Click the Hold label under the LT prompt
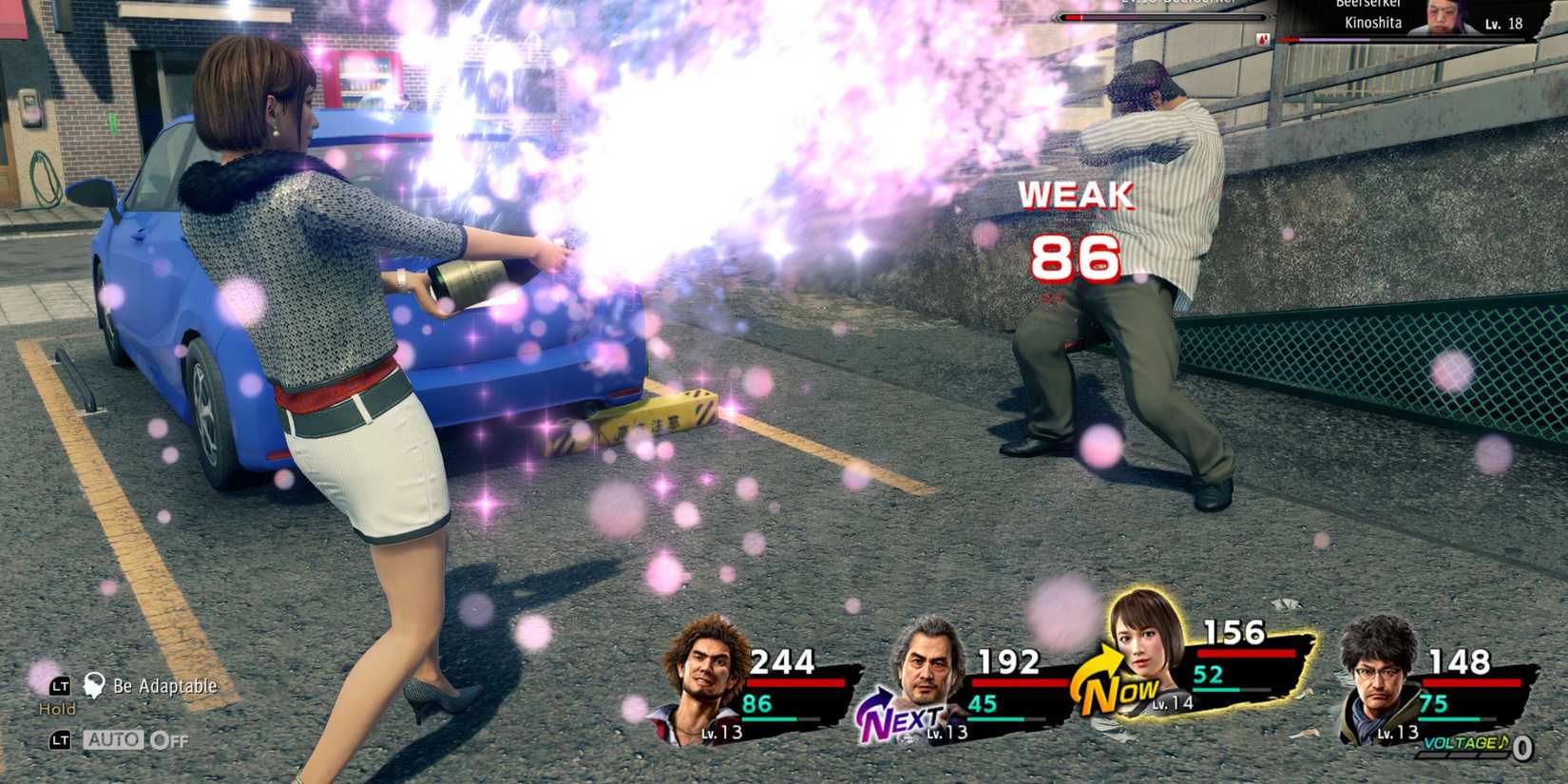The width and height of the screenshot is (1568, 784). pos(57,709)
